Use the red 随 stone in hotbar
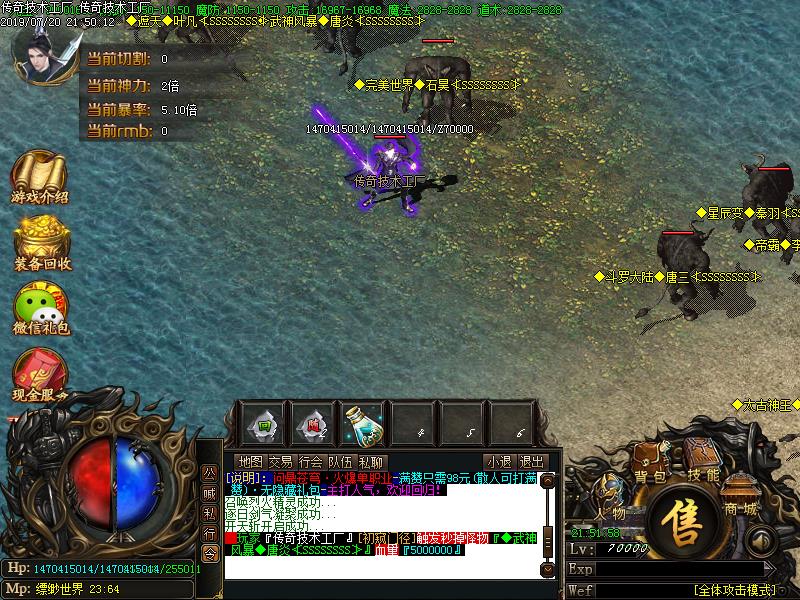The image size is (800, 600). 312,425
